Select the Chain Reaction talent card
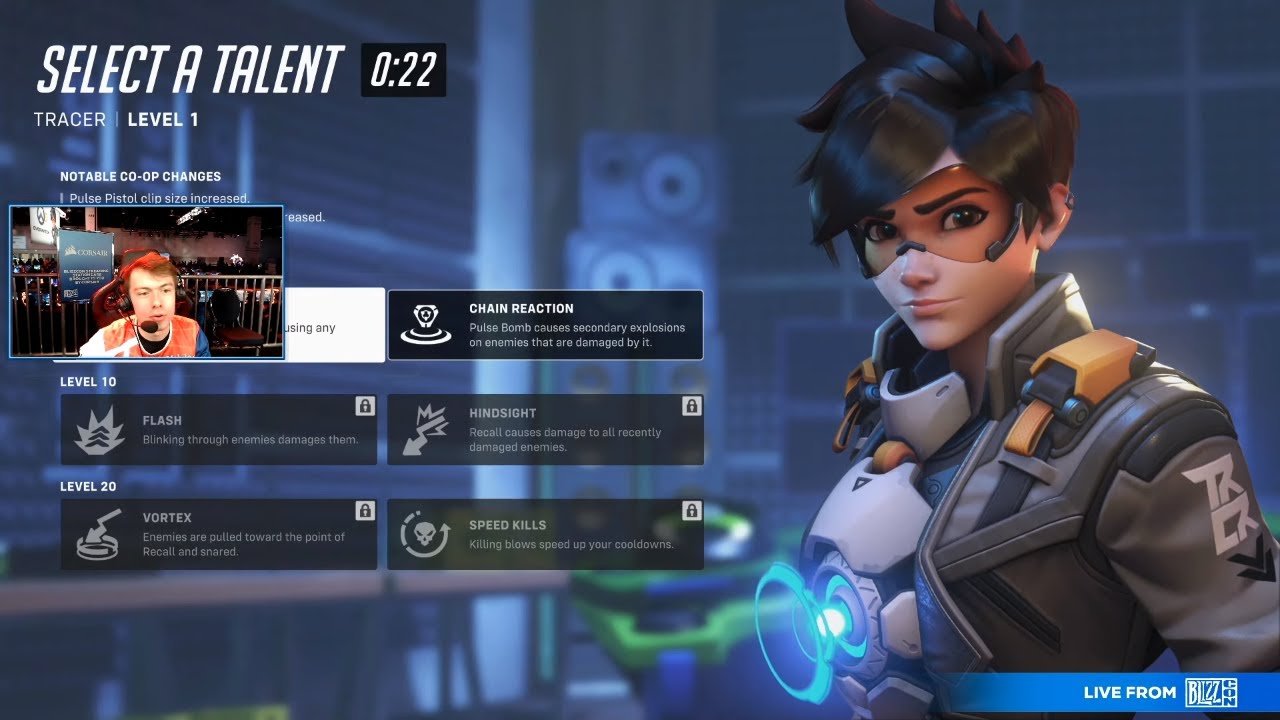The height and width of the screenshot is (720, 1280). click(545, 324)
